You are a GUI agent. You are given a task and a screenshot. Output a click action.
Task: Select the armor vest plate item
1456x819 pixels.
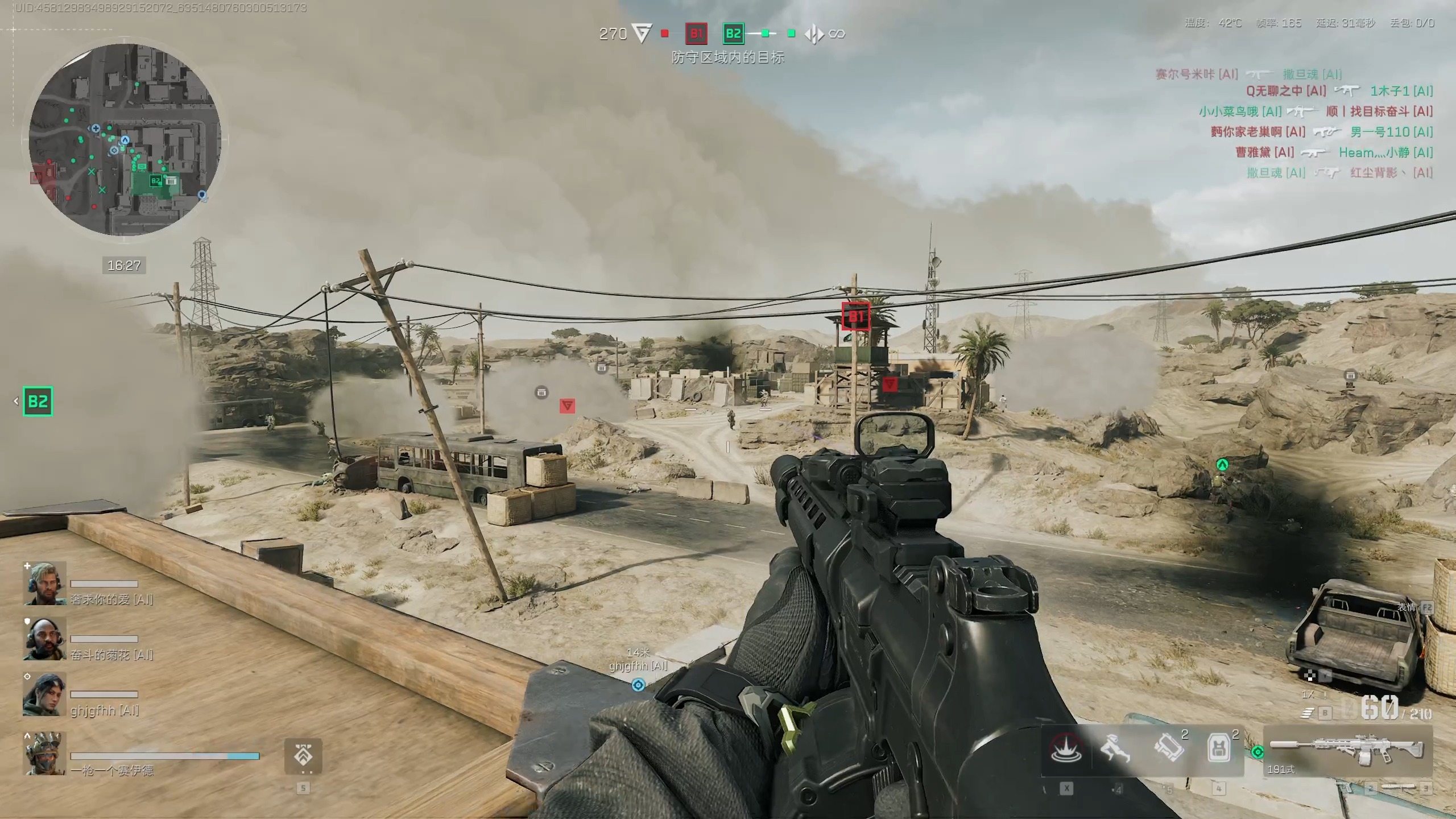[1218, 748]
